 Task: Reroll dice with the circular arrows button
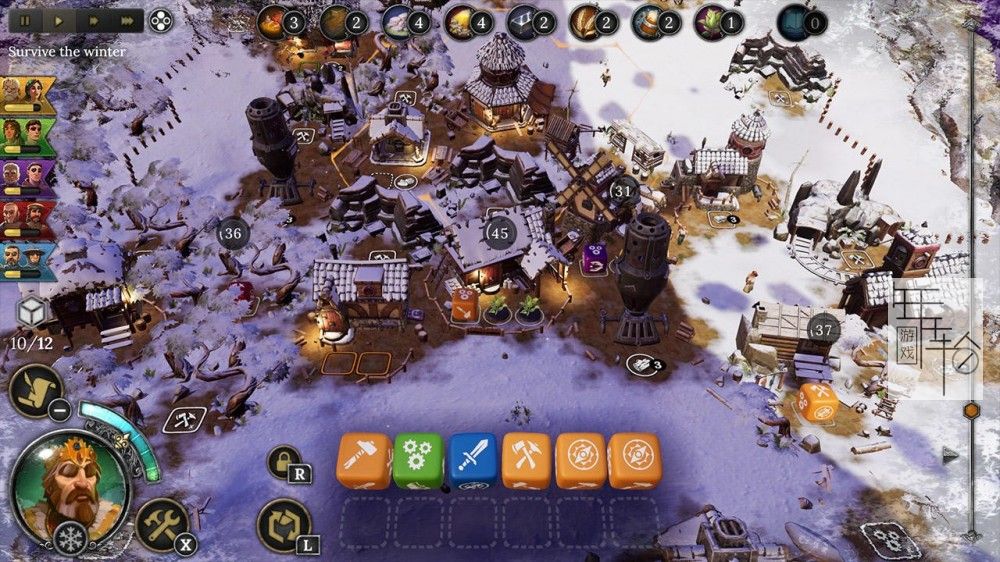(283, 524)
